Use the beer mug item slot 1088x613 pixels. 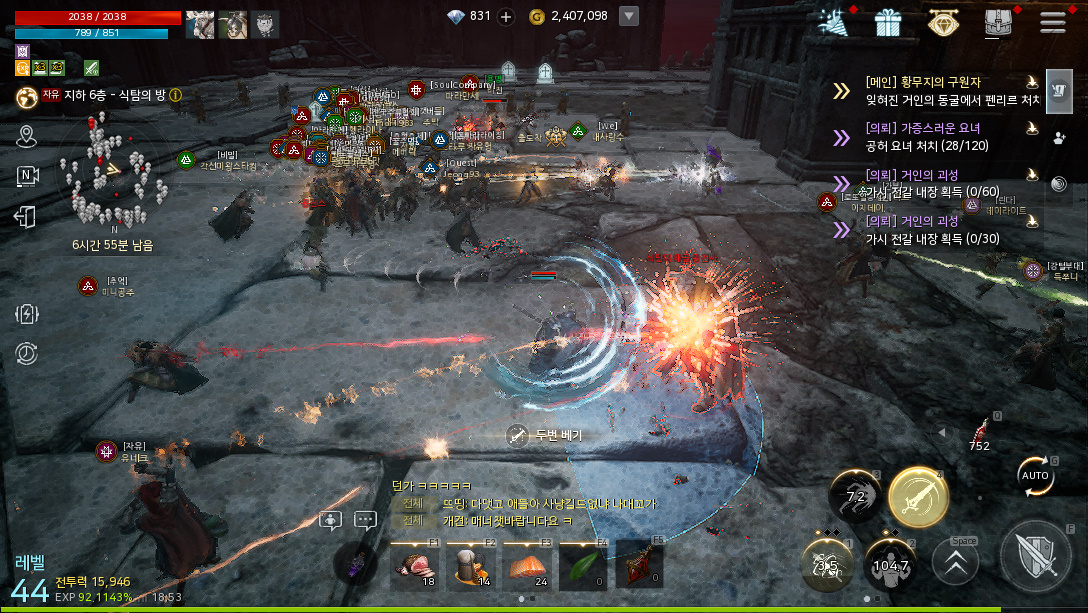[x=470, y=565]
